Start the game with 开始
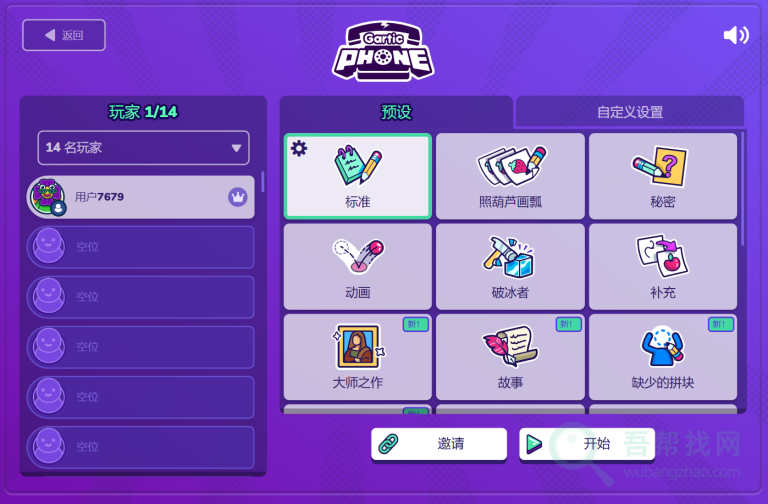 click(586, 444)
